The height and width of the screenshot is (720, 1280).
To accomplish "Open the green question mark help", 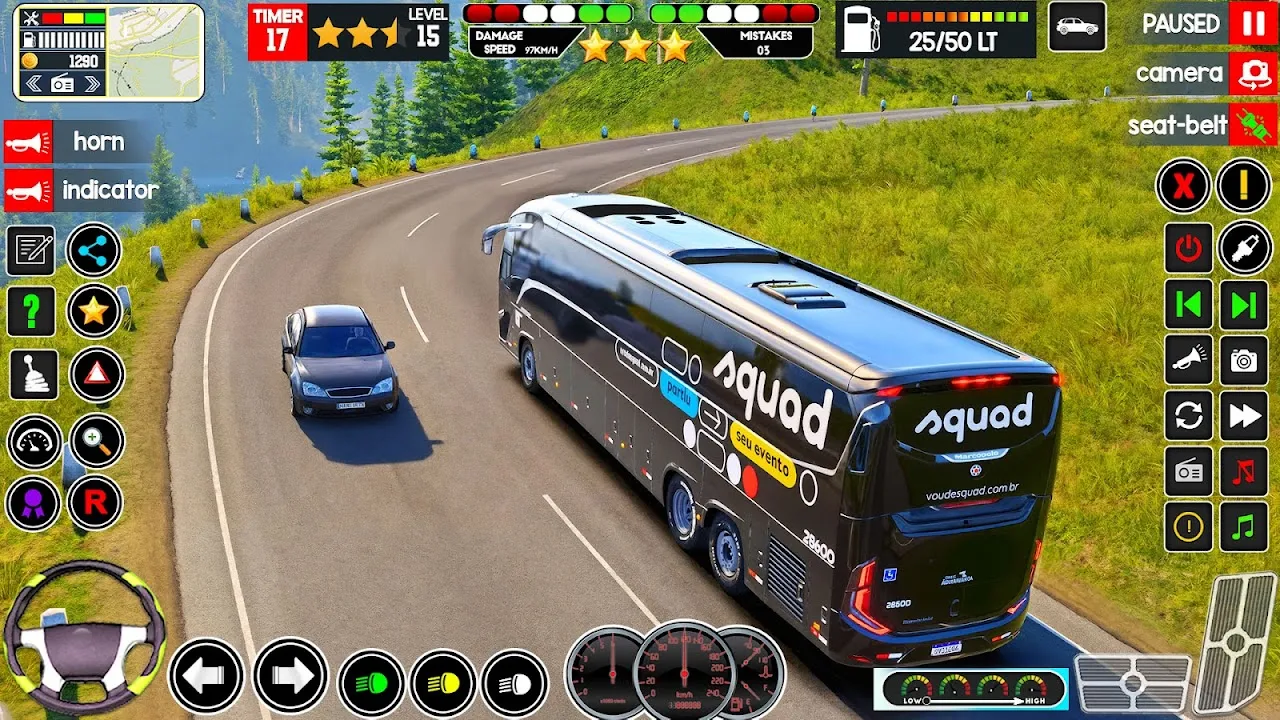I will (32, 312).
